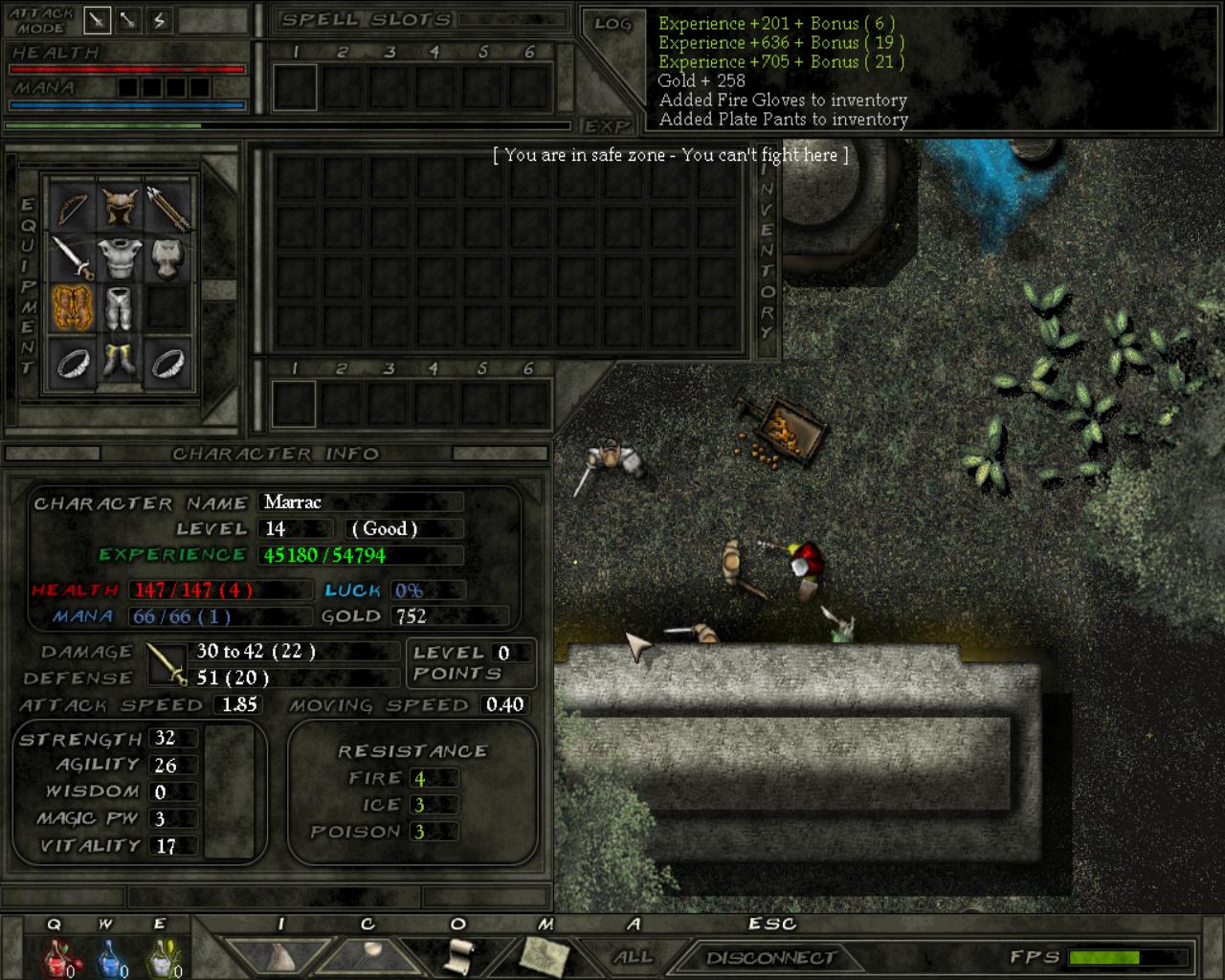Select the chest plate armor slot
Image resolution: width=1225 pixels, height=980 pixels.
(121, 256)
